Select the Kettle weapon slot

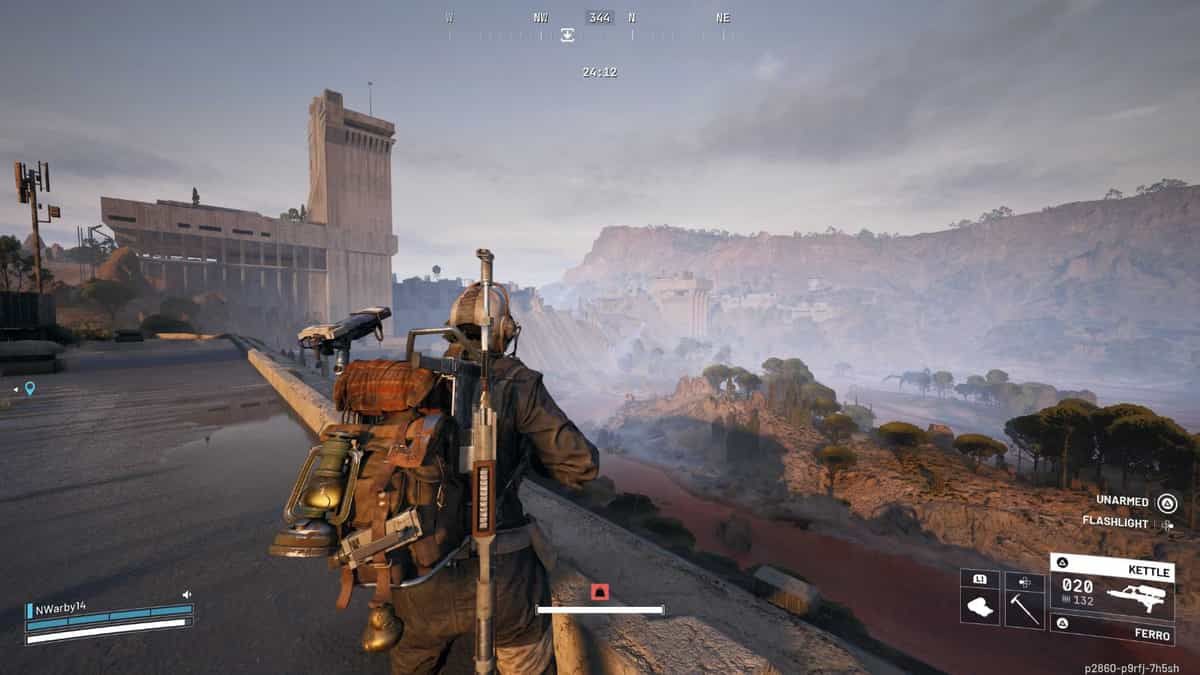[x=1110, y=589]
